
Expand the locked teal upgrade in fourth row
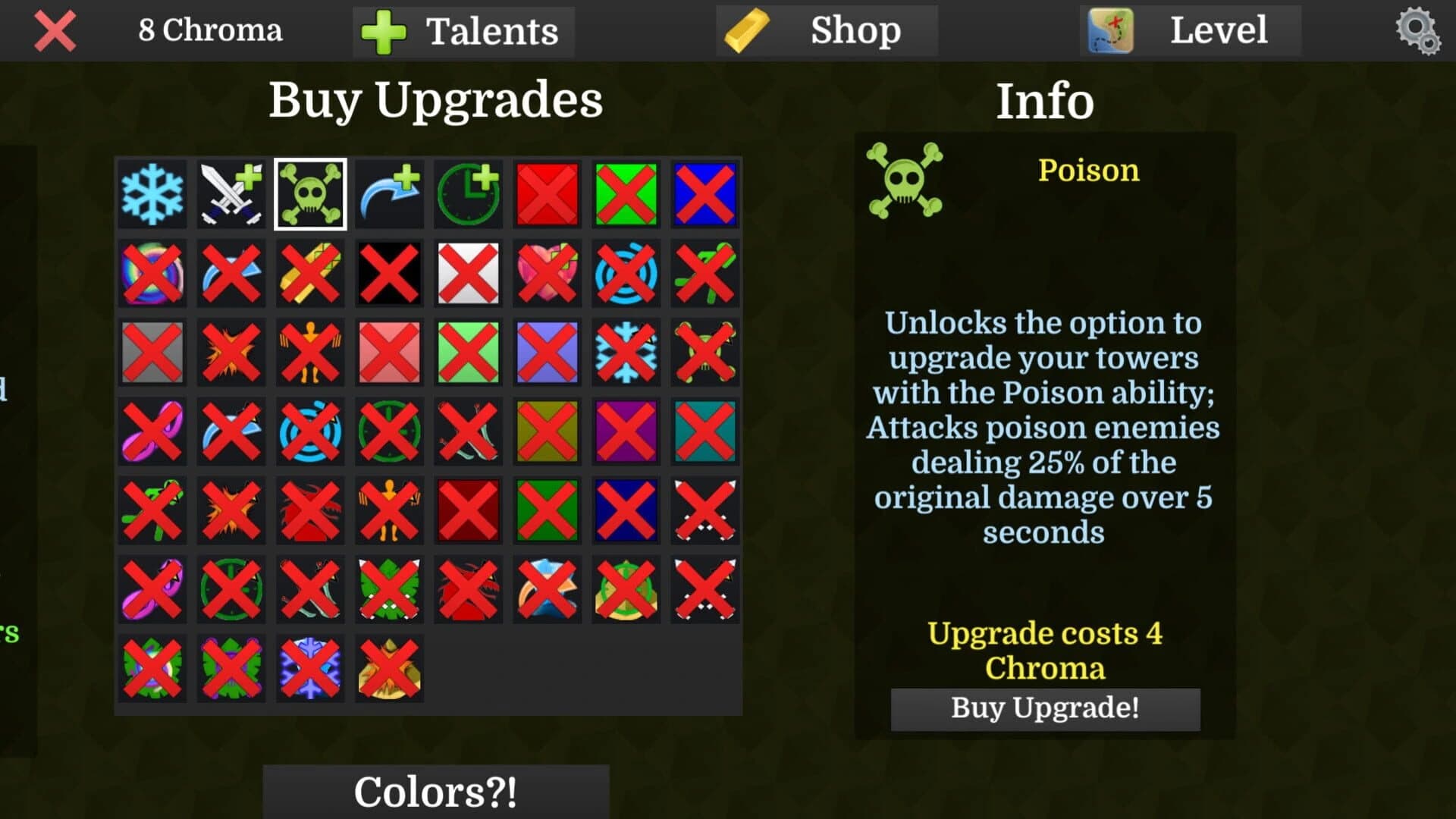[x=704, y=430]
